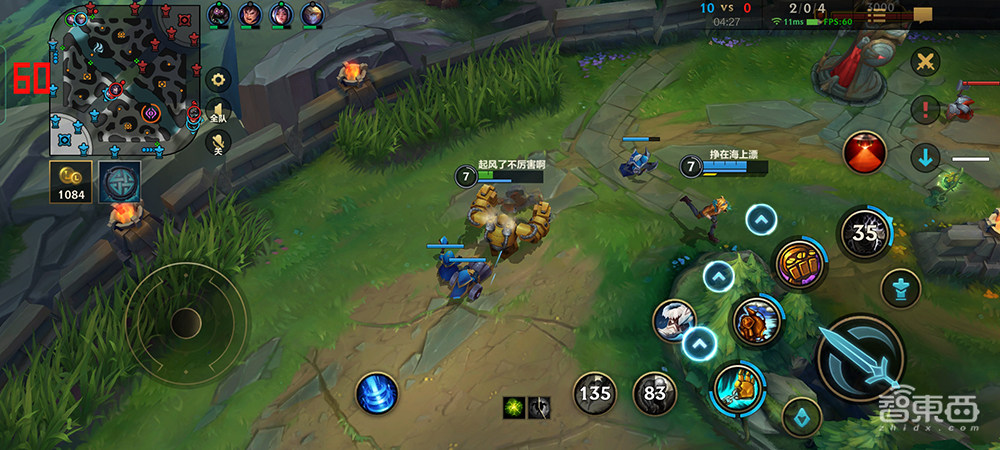Image resolution: width=1000 pixels, height=450 pixels.
Task: Tap the teal rune emblem next to gold
Action: pos(119,181)
